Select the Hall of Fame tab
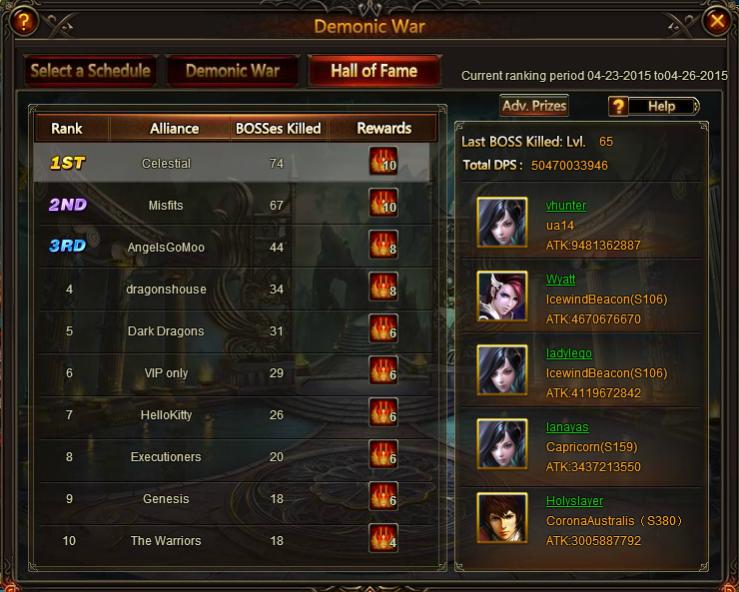The height and width of the screenshot is (592, 739). pos(374,71)
